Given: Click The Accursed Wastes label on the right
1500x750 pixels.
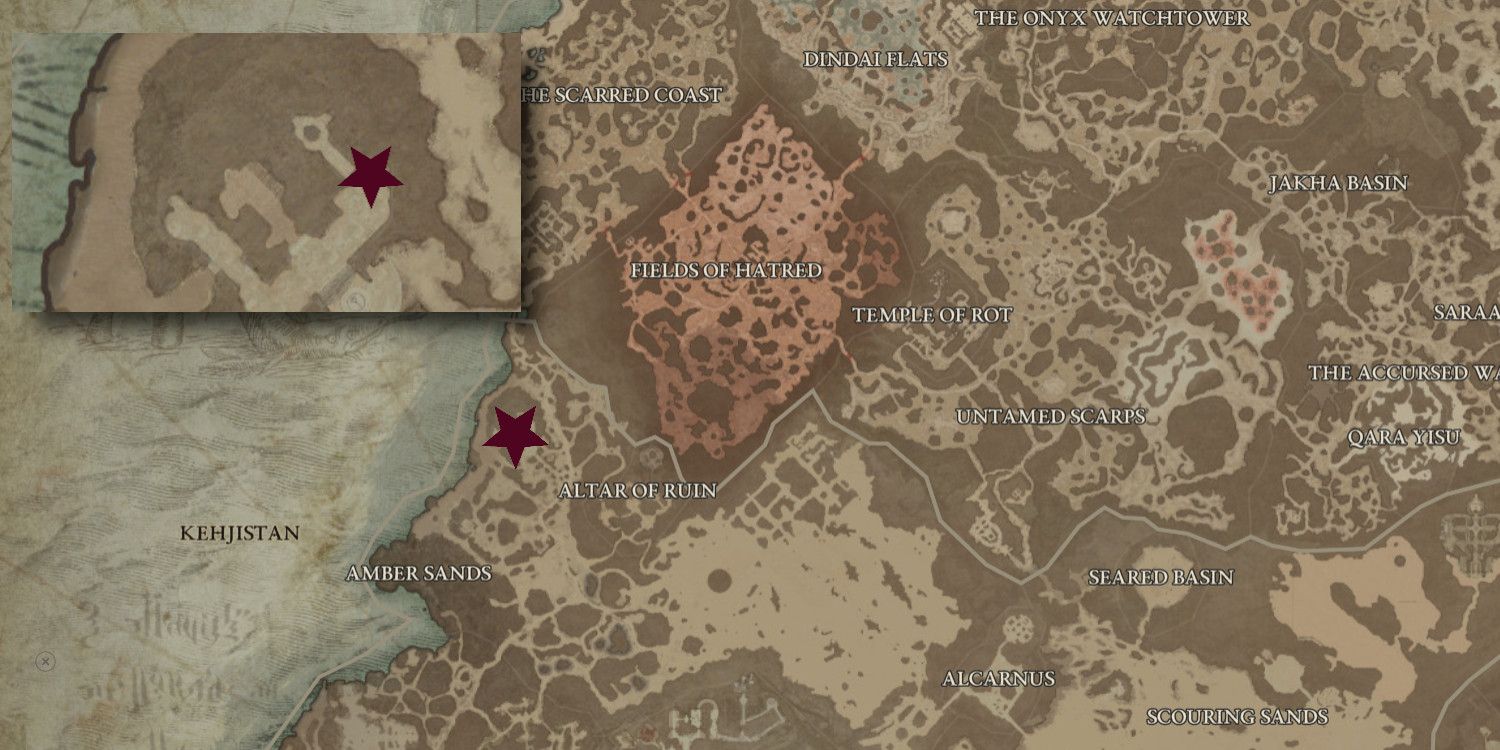Looking at the screenshot, I should click(x=1398, y=373).
